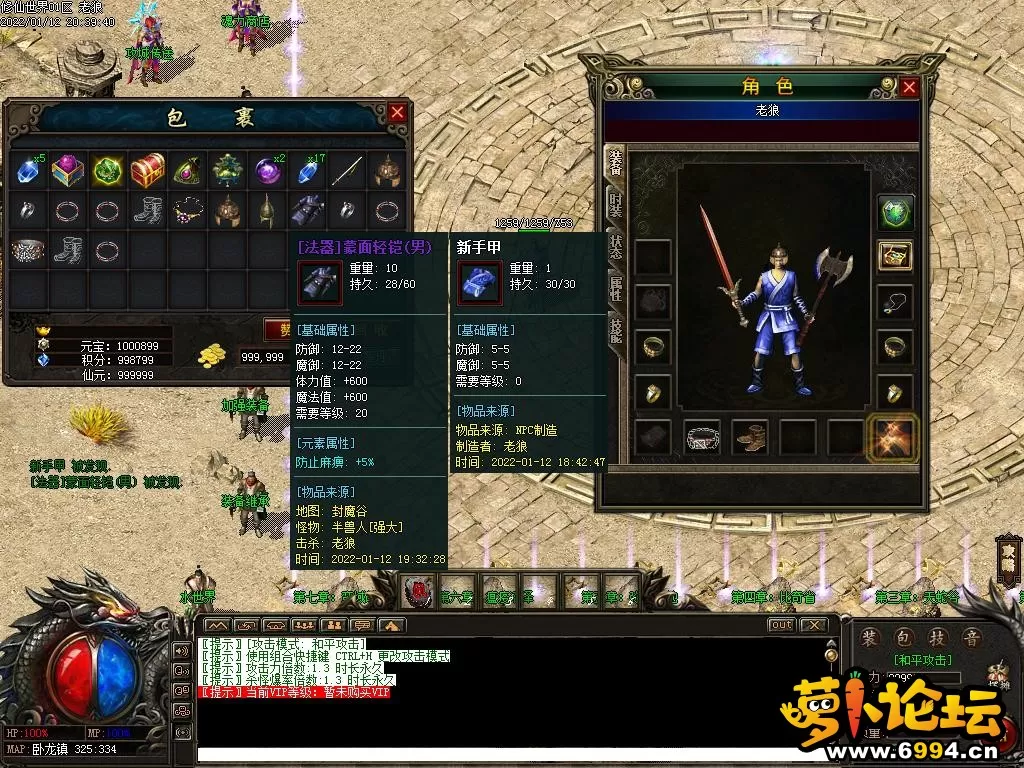Select the purple orb with x2 count
1024x768 pixels.
[x=266, y=169]
